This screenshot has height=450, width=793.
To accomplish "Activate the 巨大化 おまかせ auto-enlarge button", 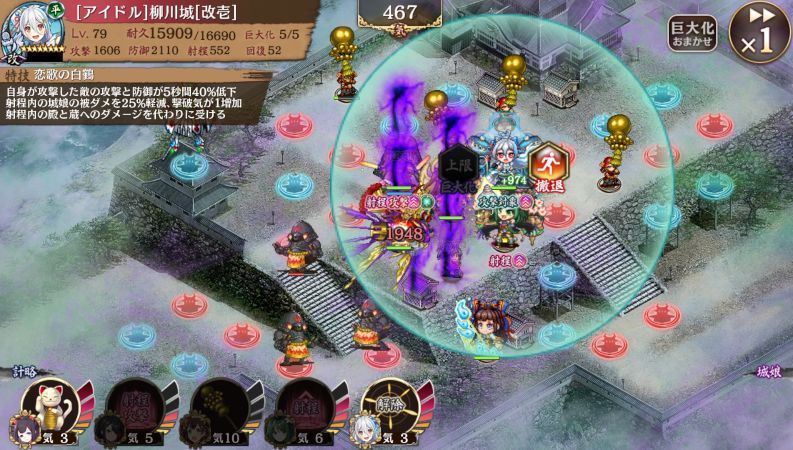I will [x=692, y=34].
